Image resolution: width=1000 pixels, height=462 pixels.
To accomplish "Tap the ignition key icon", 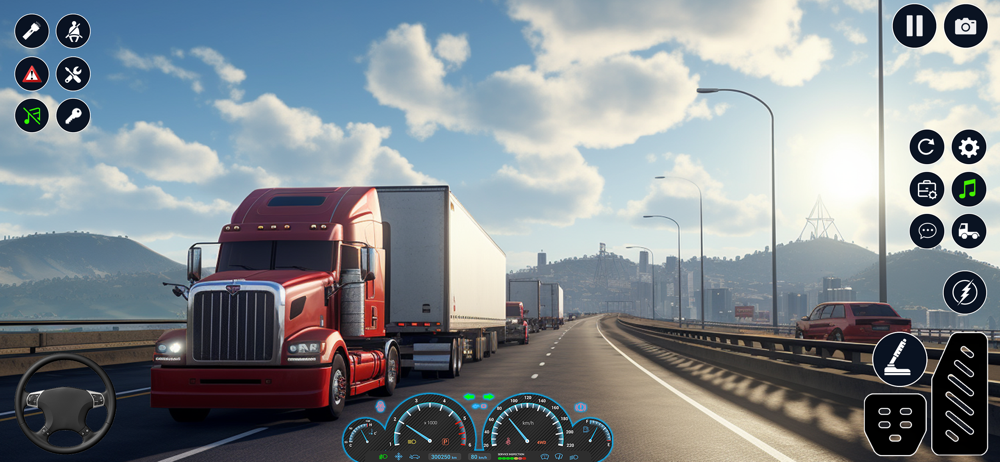I will (73, 115).
